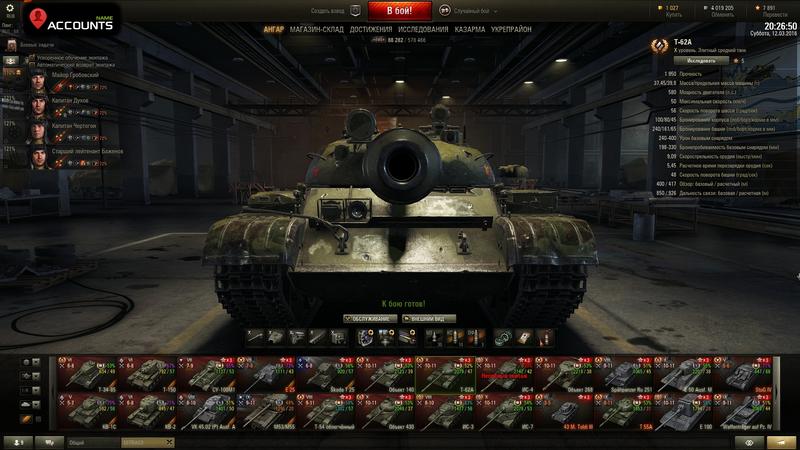800x450 pixels.
Task: Switch to the Достижения tab
Action: 371,30
